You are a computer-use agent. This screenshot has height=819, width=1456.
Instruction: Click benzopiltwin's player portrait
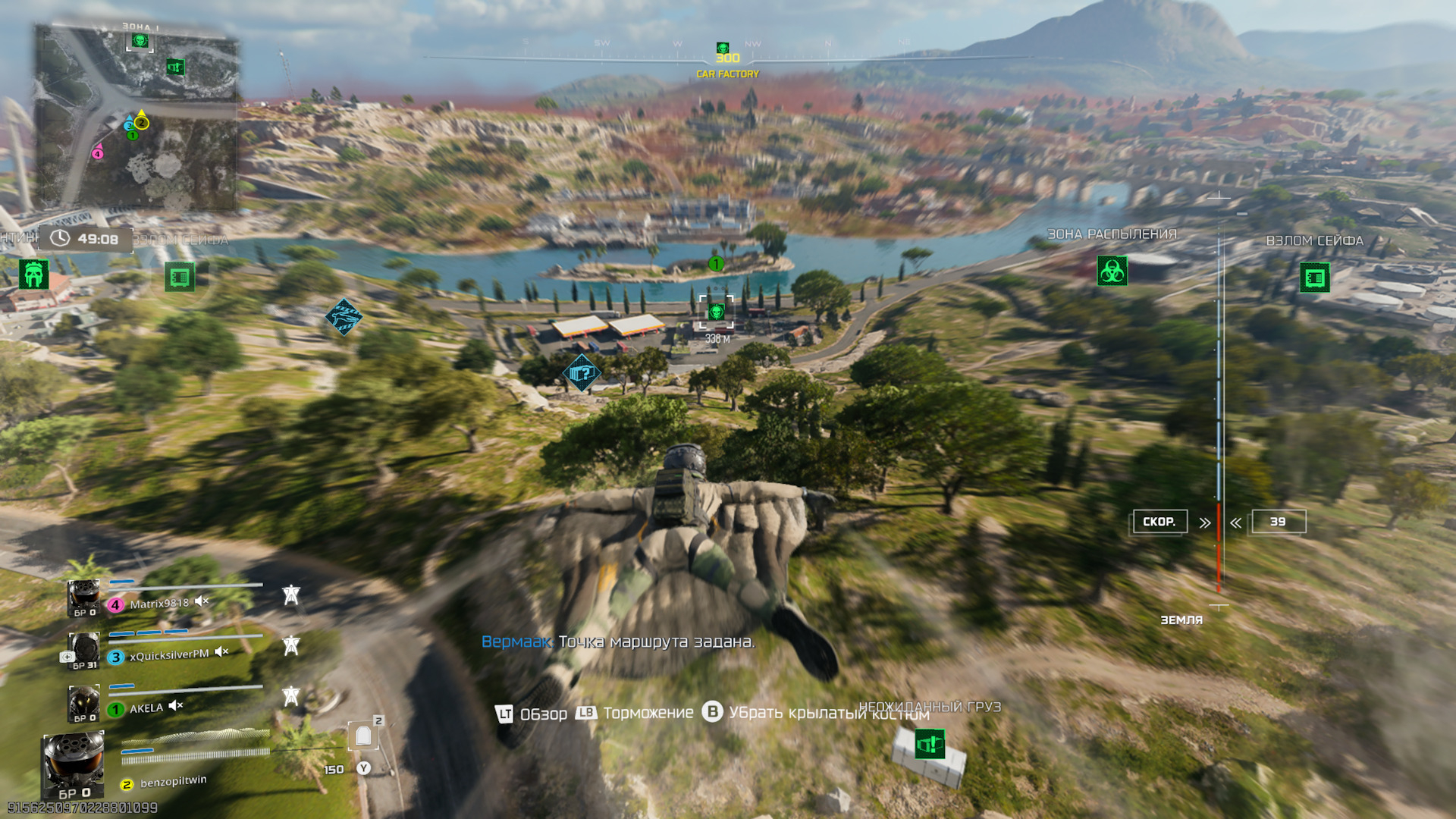coord(73,764)
